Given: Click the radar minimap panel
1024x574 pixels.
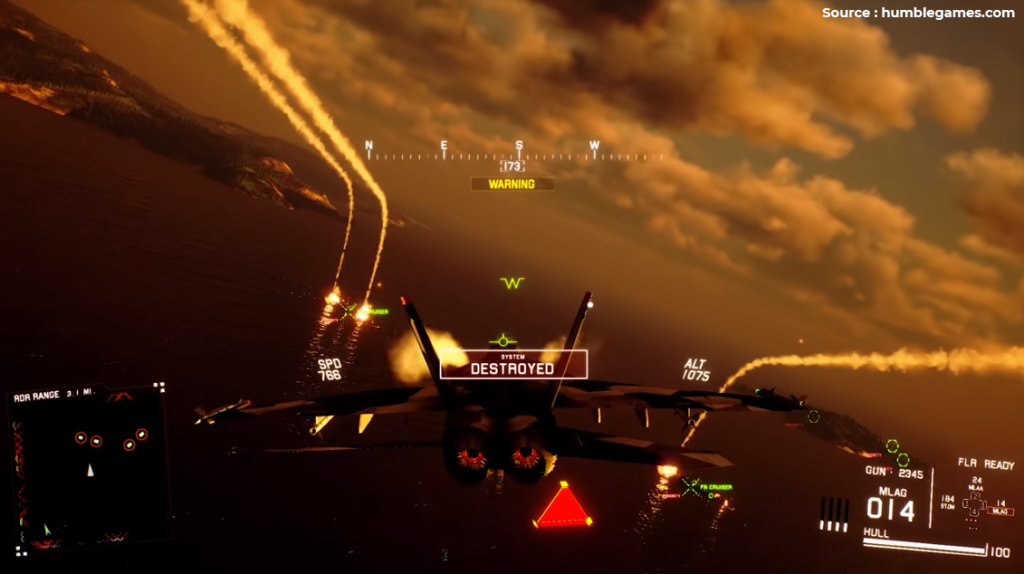Looking at the screenshot, I should pos(88,467).
